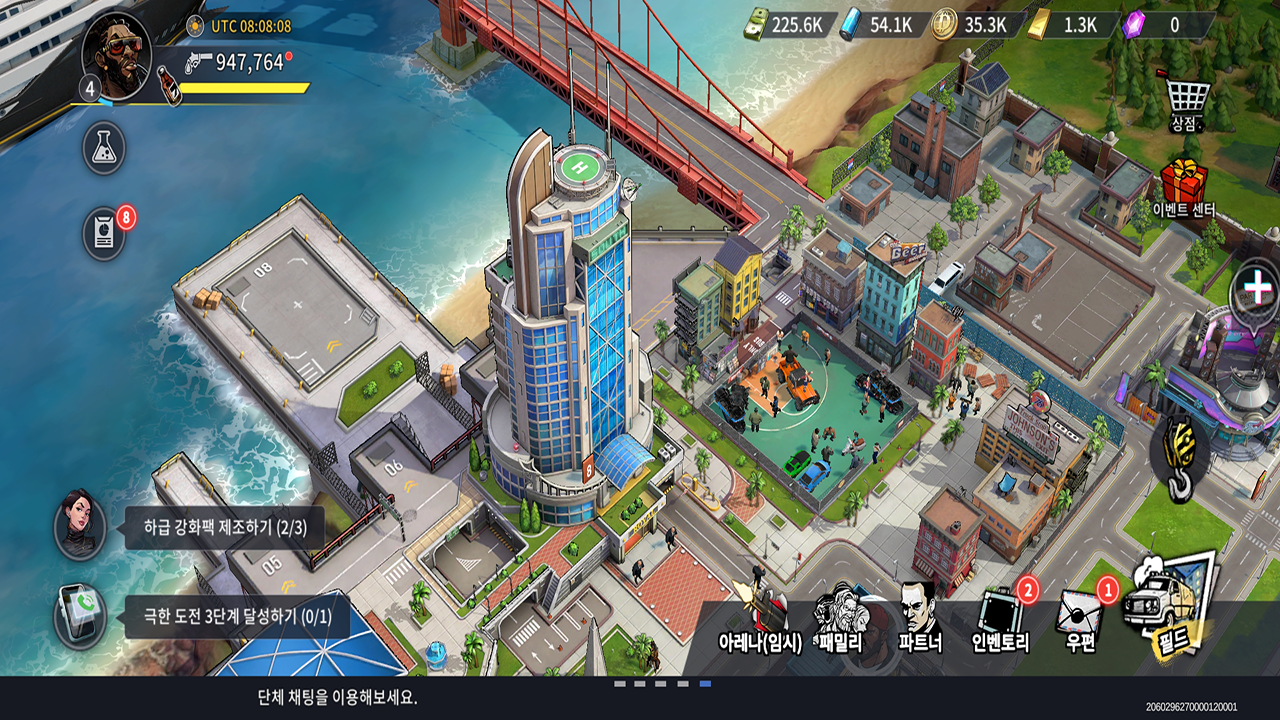Open the 상점 shop cart
This screenshot has width=1280, height=720.
pyautogui.click(x=1187, y=102)
